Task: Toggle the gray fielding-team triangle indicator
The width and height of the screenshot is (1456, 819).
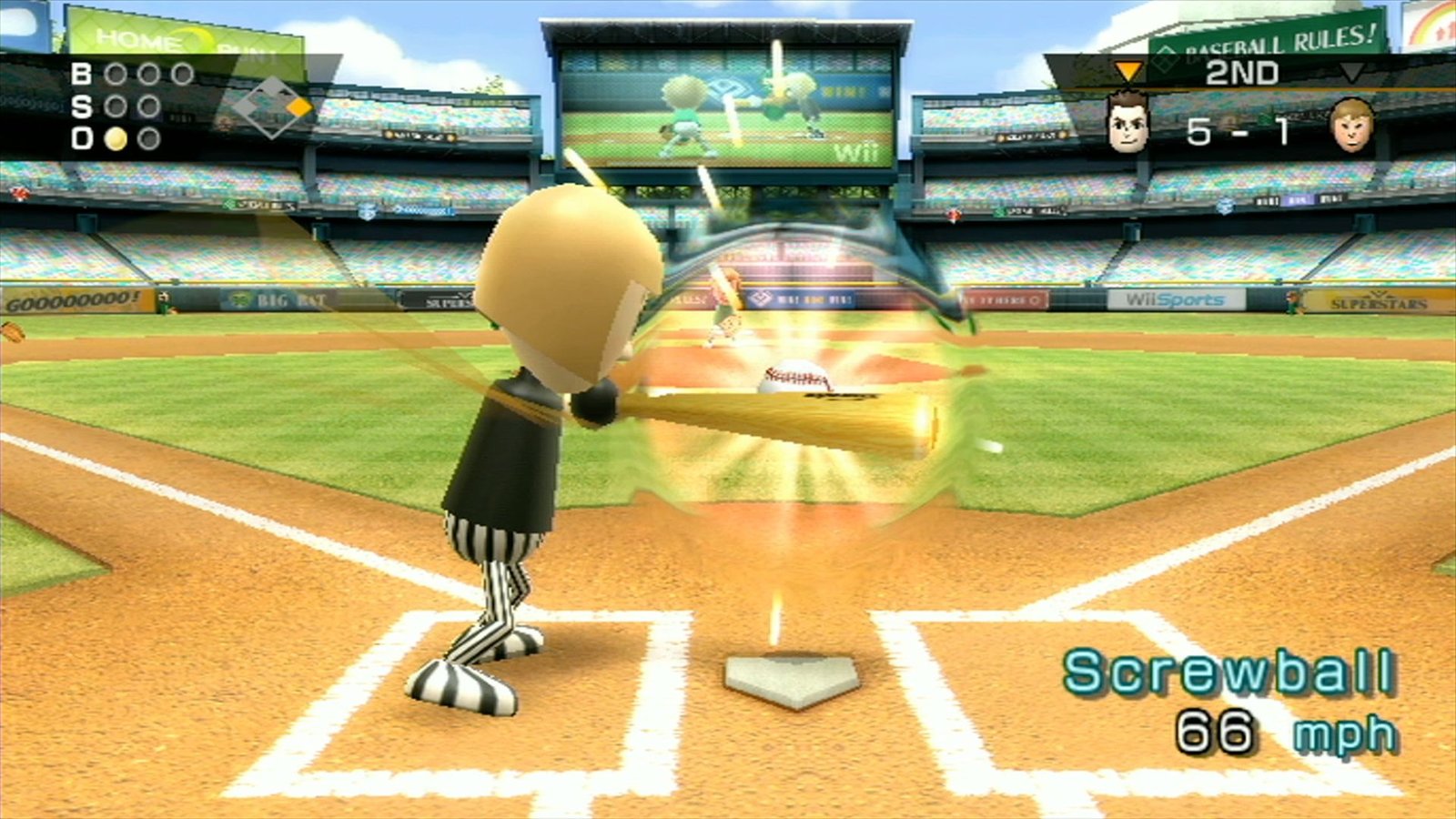Action: point(1351,73)
